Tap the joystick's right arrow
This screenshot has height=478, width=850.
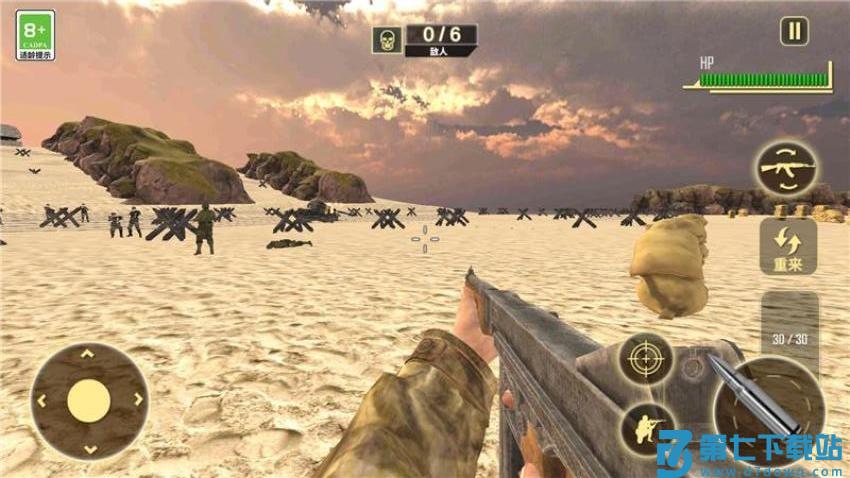[137, 400]
